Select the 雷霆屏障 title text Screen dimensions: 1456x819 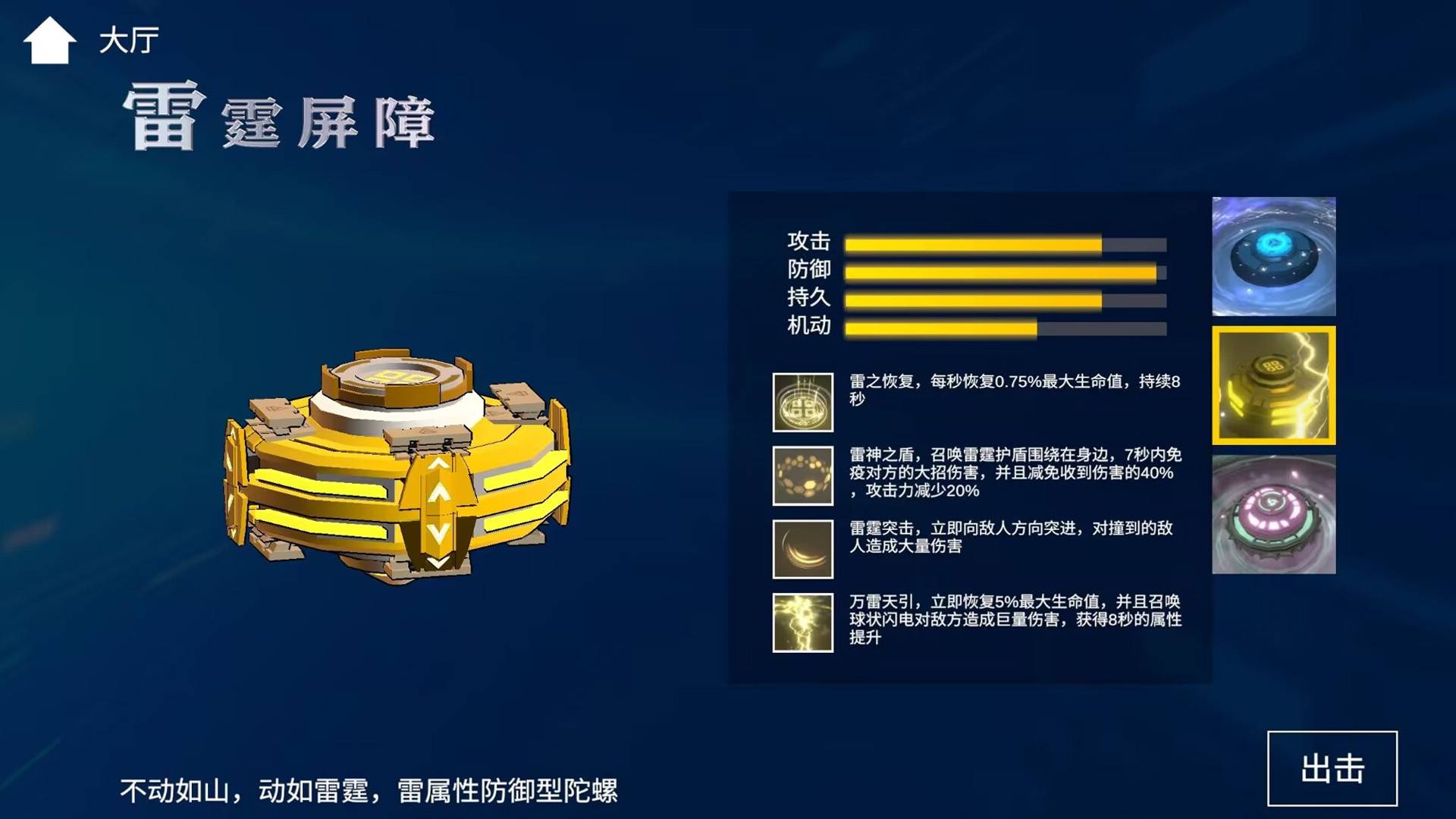[x=281, y=118]
